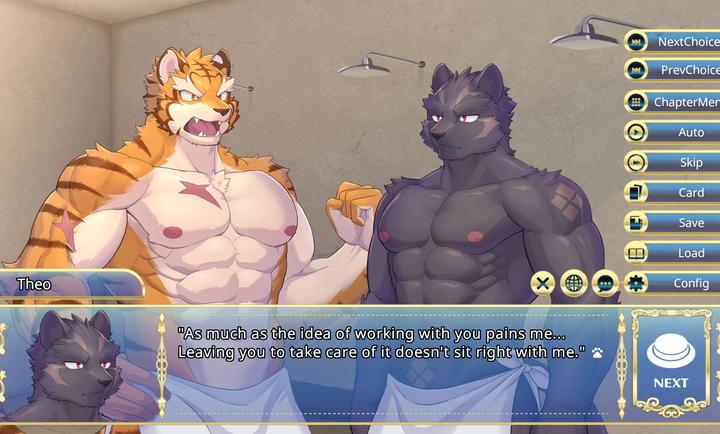
Task: Open the Config settings
Action: [673, 283]
